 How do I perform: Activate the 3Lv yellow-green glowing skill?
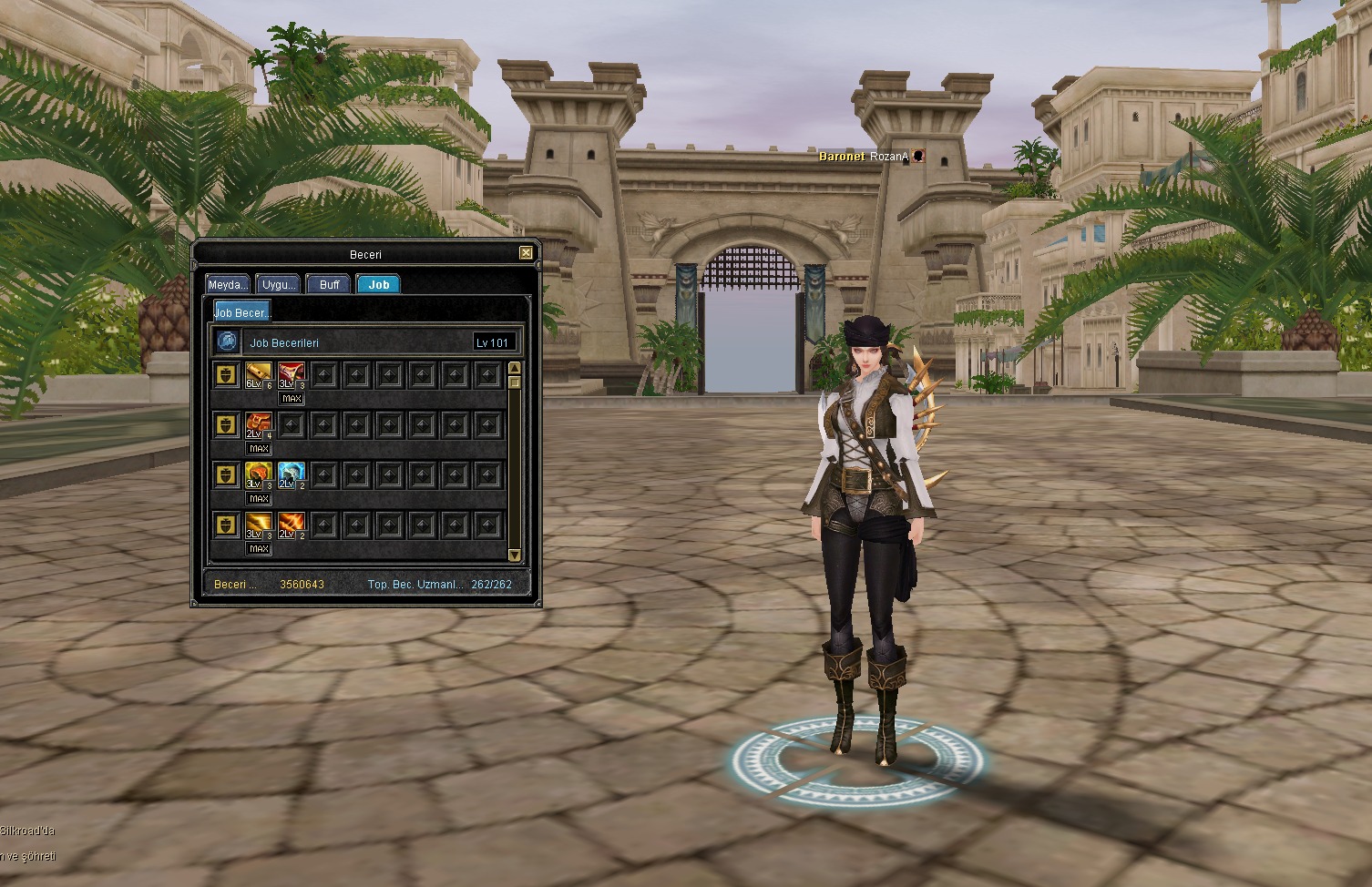(259, 474)
